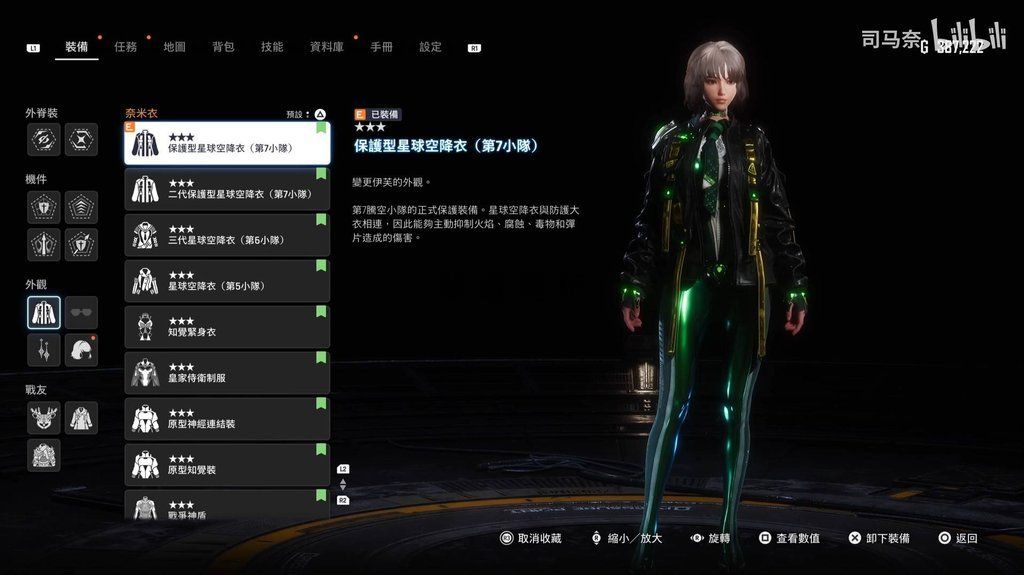Open the hairstyle appearance slot
The image size is (1024, 575).
tap(81, 351)
